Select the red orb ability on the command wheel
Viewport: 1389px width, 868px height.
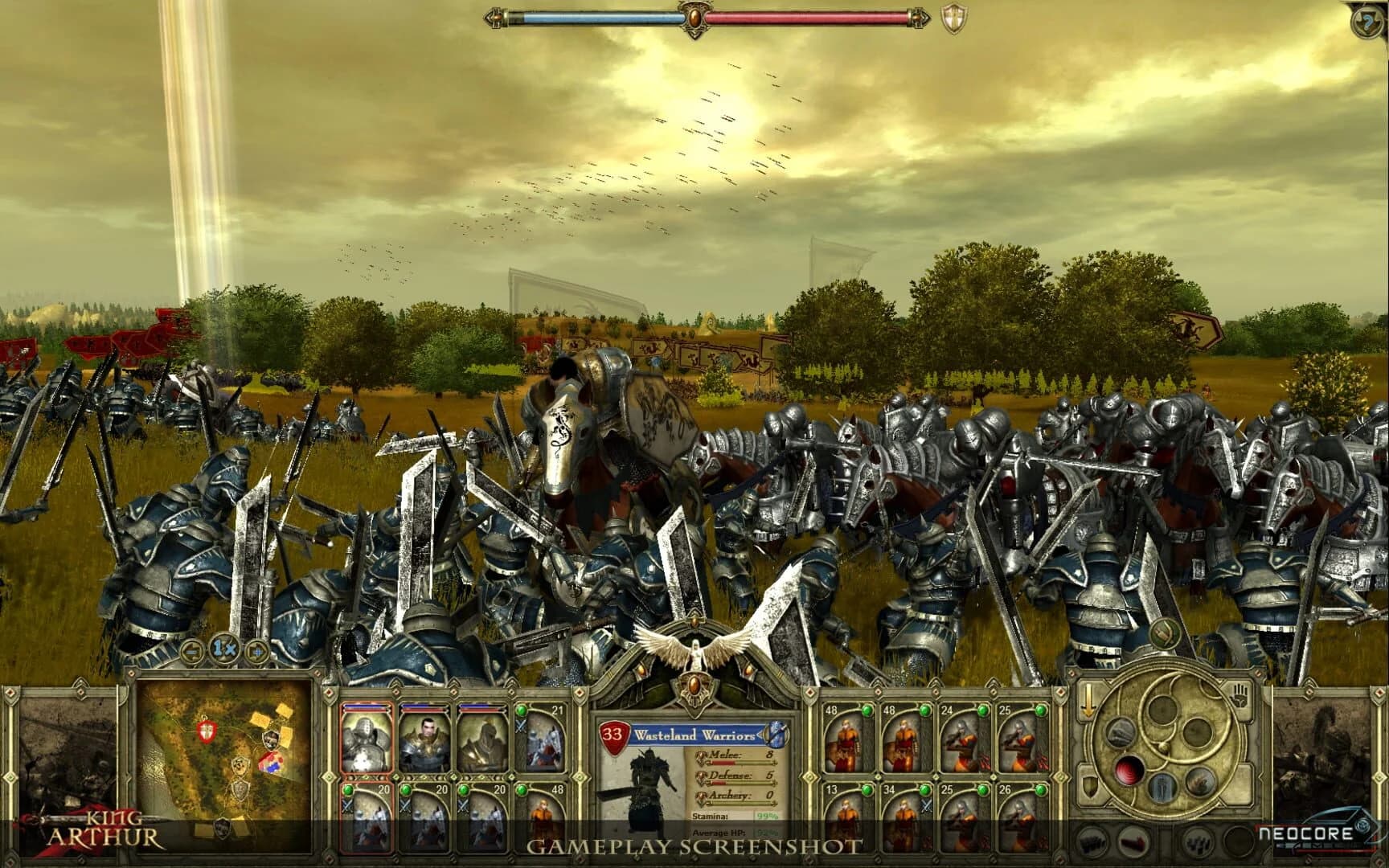(1129, 770)
